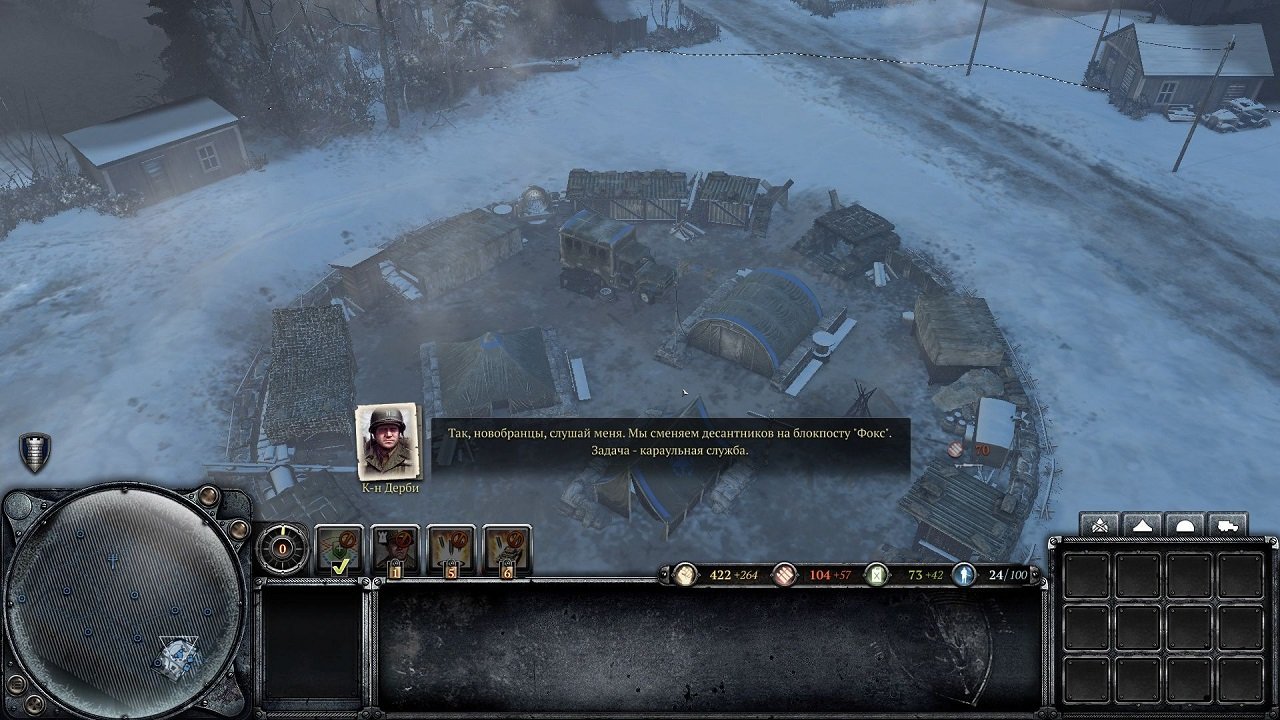Image resolution: width=1280 pixels, height=720 pixels.
Task: Select the objective icon with hotkey 1
Action: click(x=397, y=548)
